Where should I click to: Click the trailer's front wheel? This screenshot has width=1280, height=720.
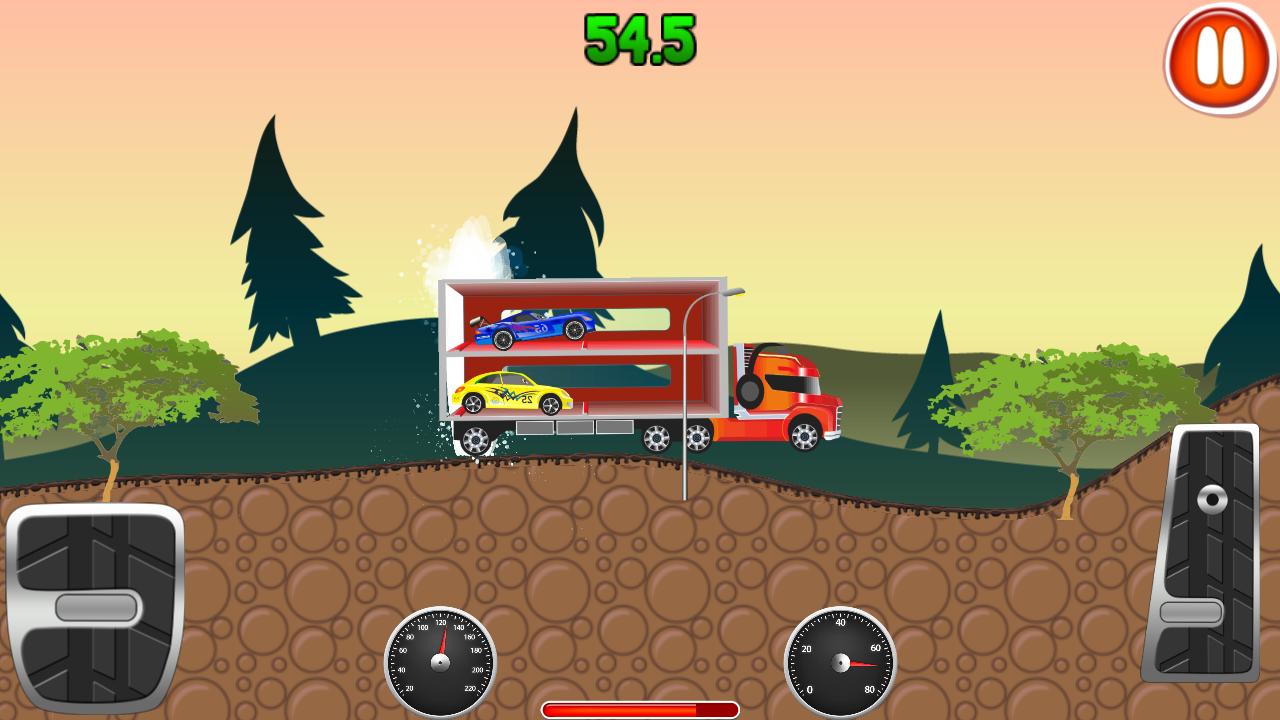(478, 440)
